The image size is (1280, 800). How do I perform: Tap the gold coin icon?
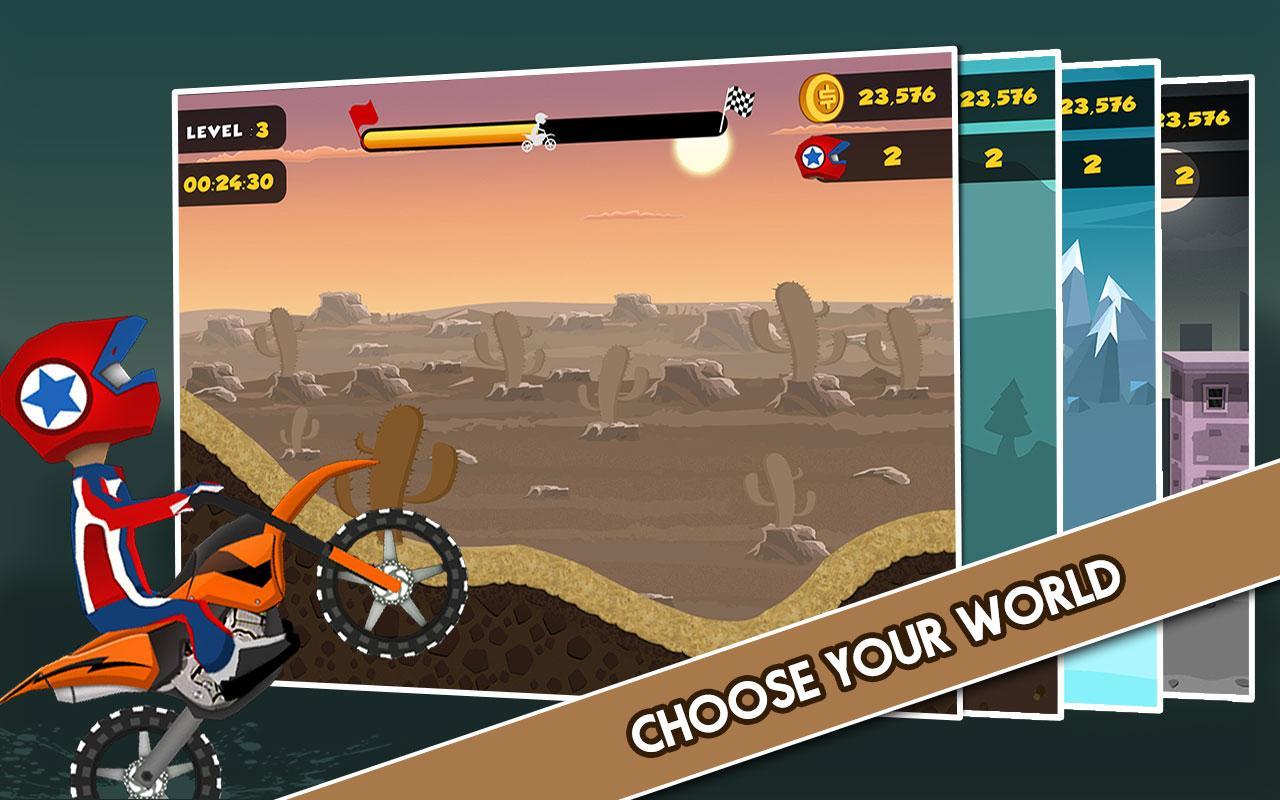coord(822,97)
